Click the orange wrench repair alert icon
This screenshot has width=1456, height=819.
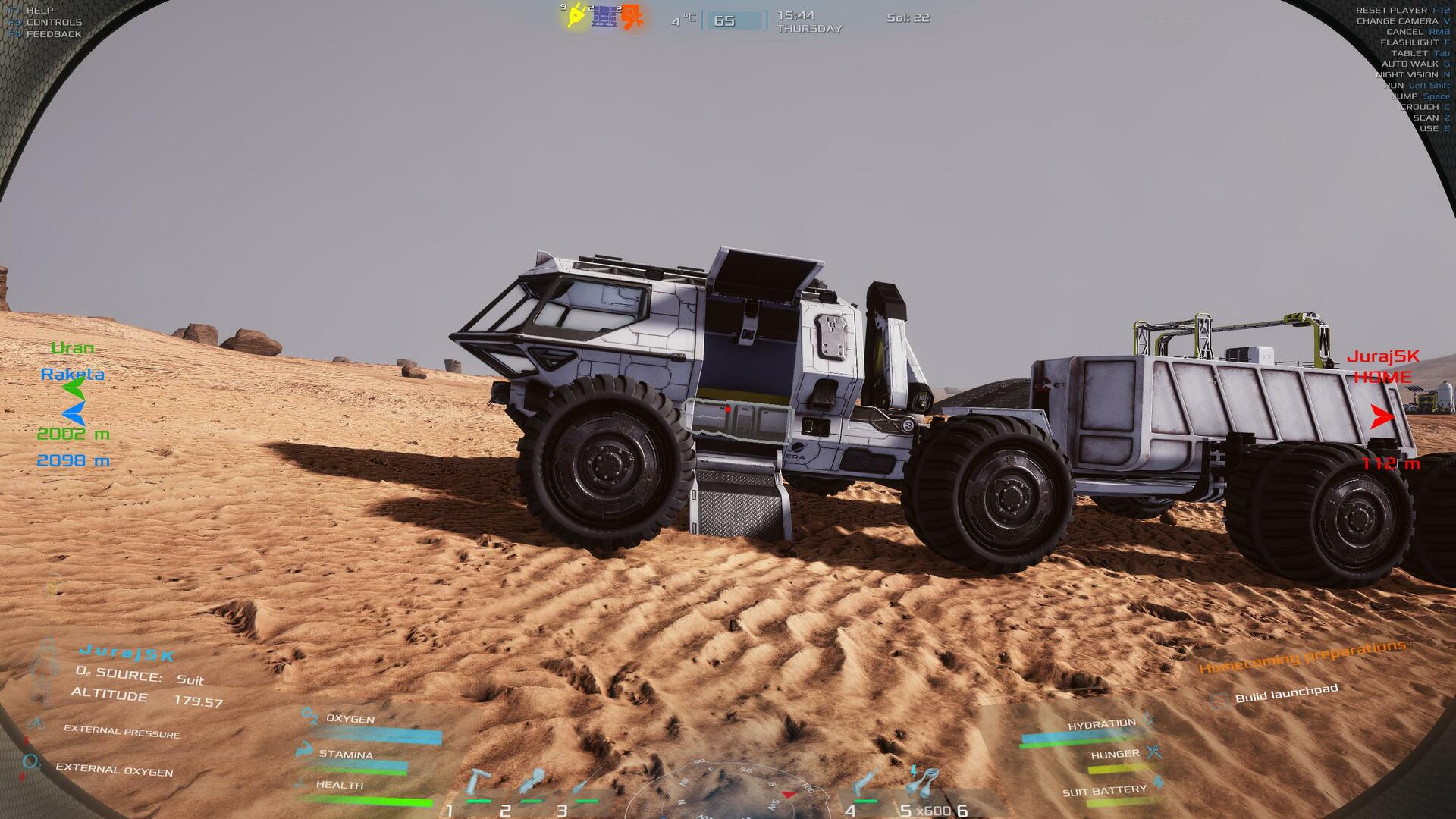click(632, 17)
